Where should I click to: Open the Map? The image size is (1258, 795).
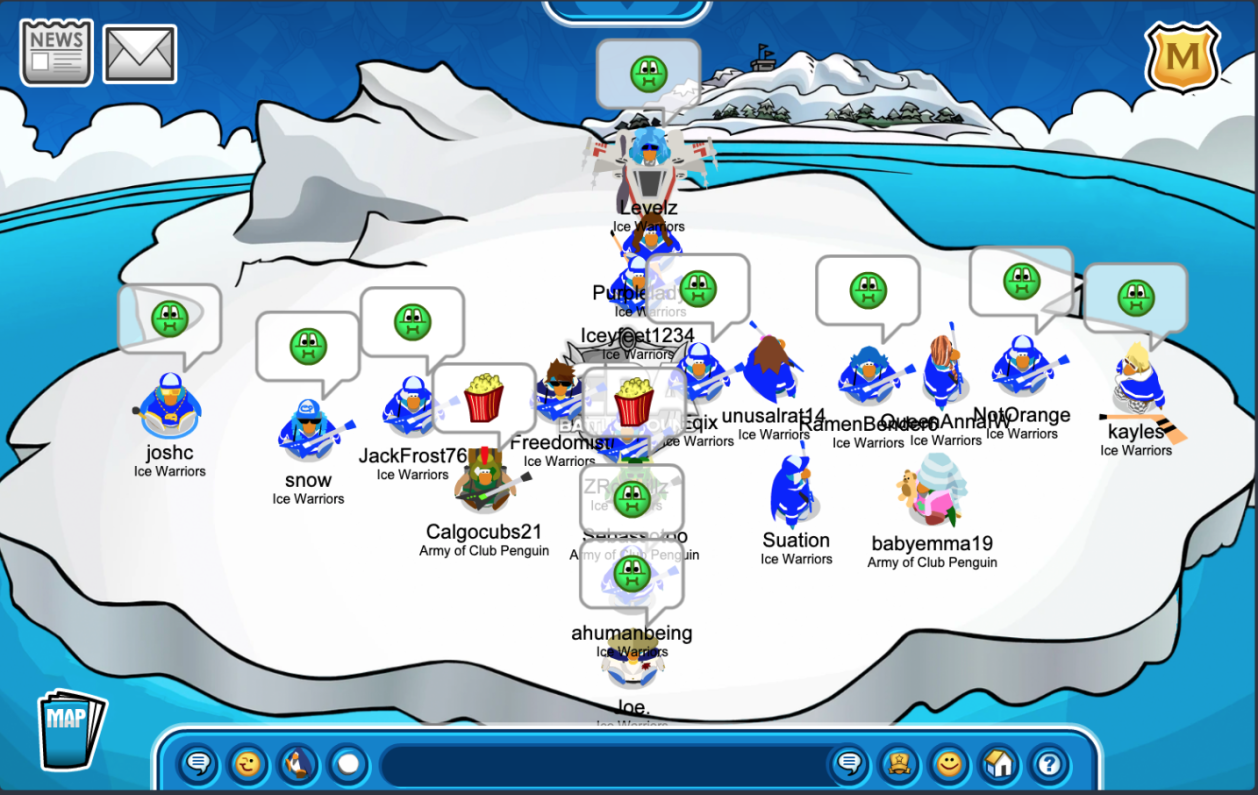click(x=71, y=729)
